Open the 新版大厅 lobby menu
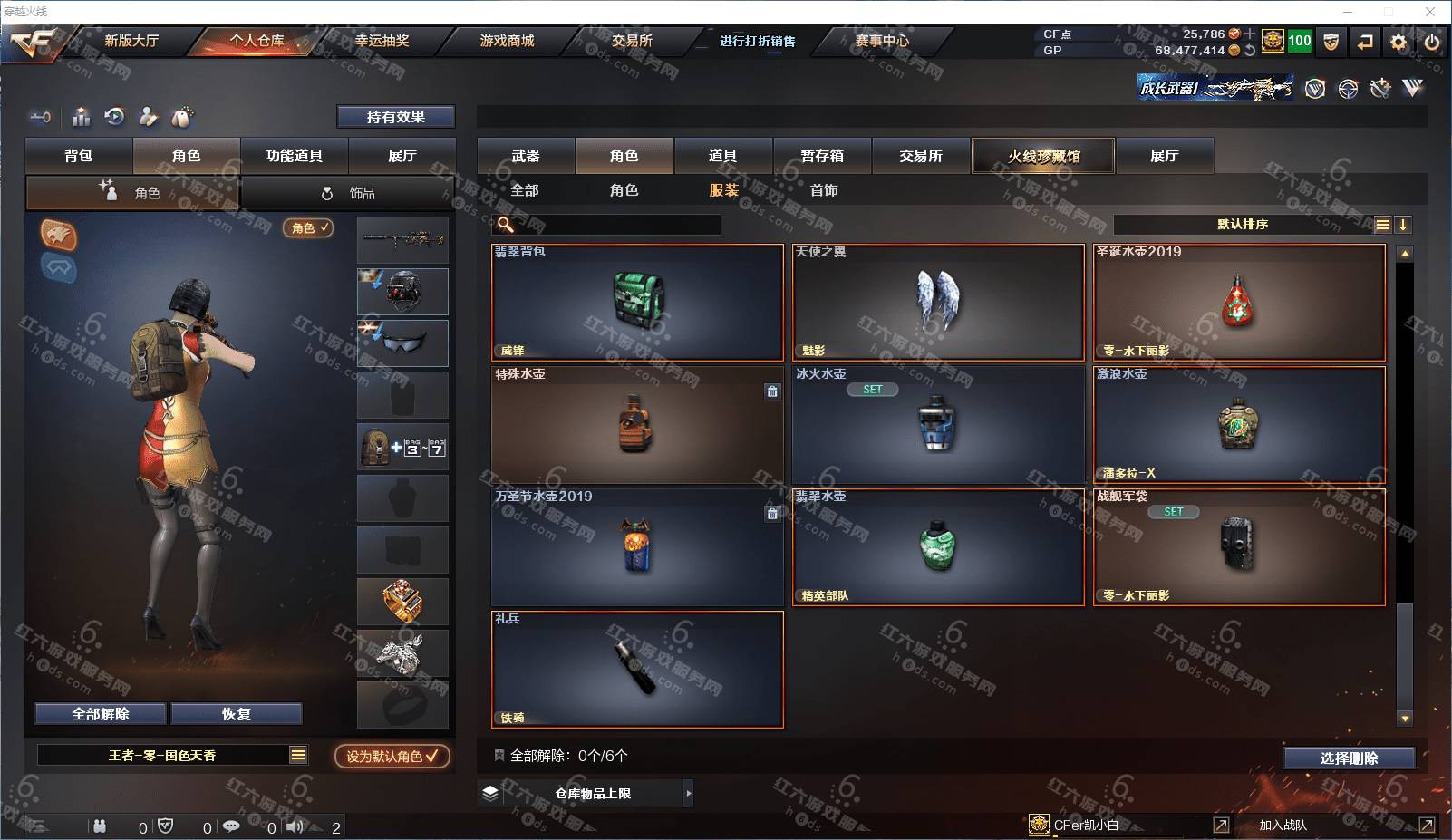1452x840 pixels. [x=131, y=41]
